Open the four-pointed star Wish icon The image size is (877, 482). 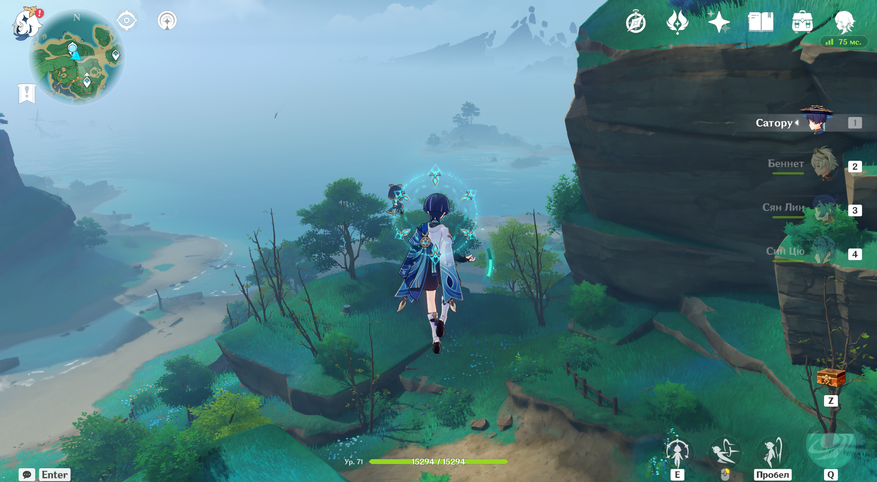[719, 23]
